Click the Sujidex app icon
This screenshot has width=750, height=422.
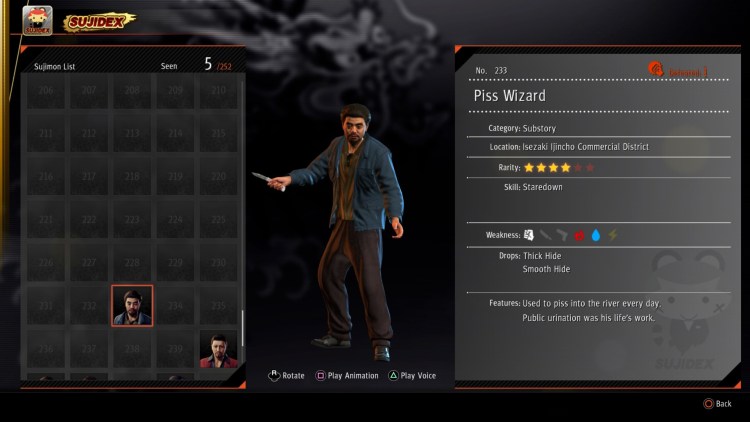(37, 21)
